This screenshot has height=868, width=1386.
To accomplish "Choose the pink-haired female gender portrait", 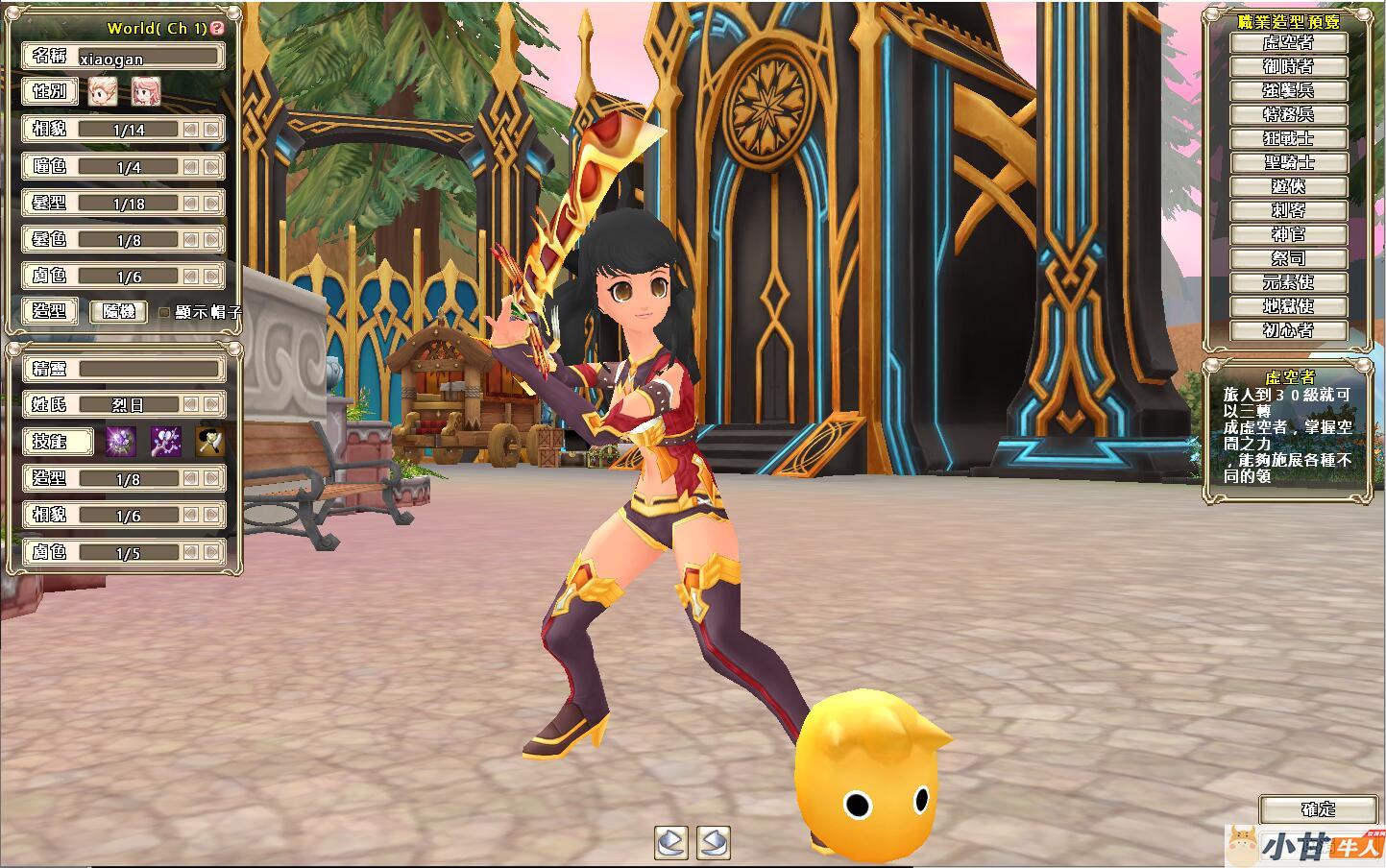I will 145,92.
